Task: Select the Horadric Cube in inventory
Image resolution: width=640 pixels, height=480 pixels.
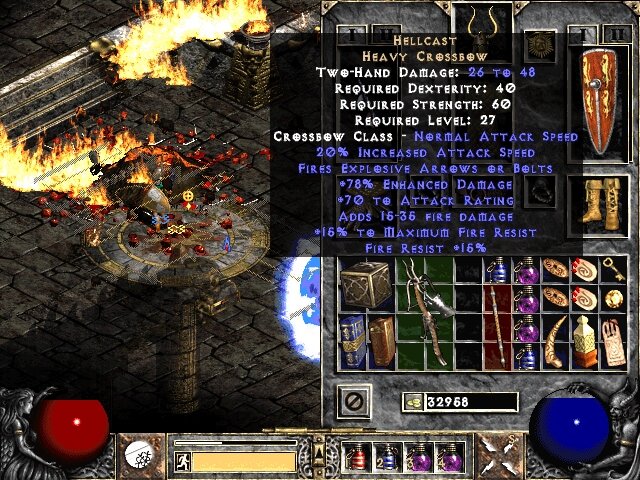Action: tap(369, 286)
